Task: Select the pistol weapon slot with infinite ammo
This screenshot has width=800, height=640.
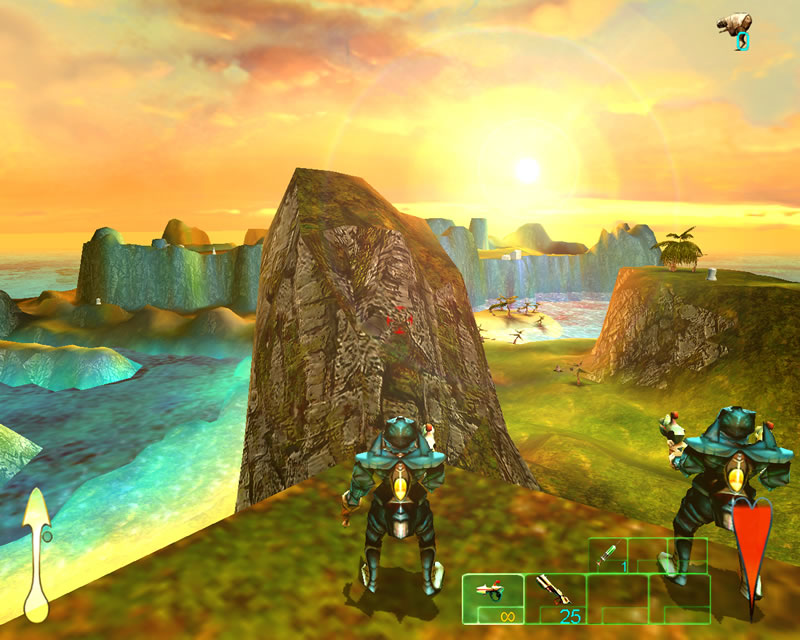Action: (x=492, y=598)
